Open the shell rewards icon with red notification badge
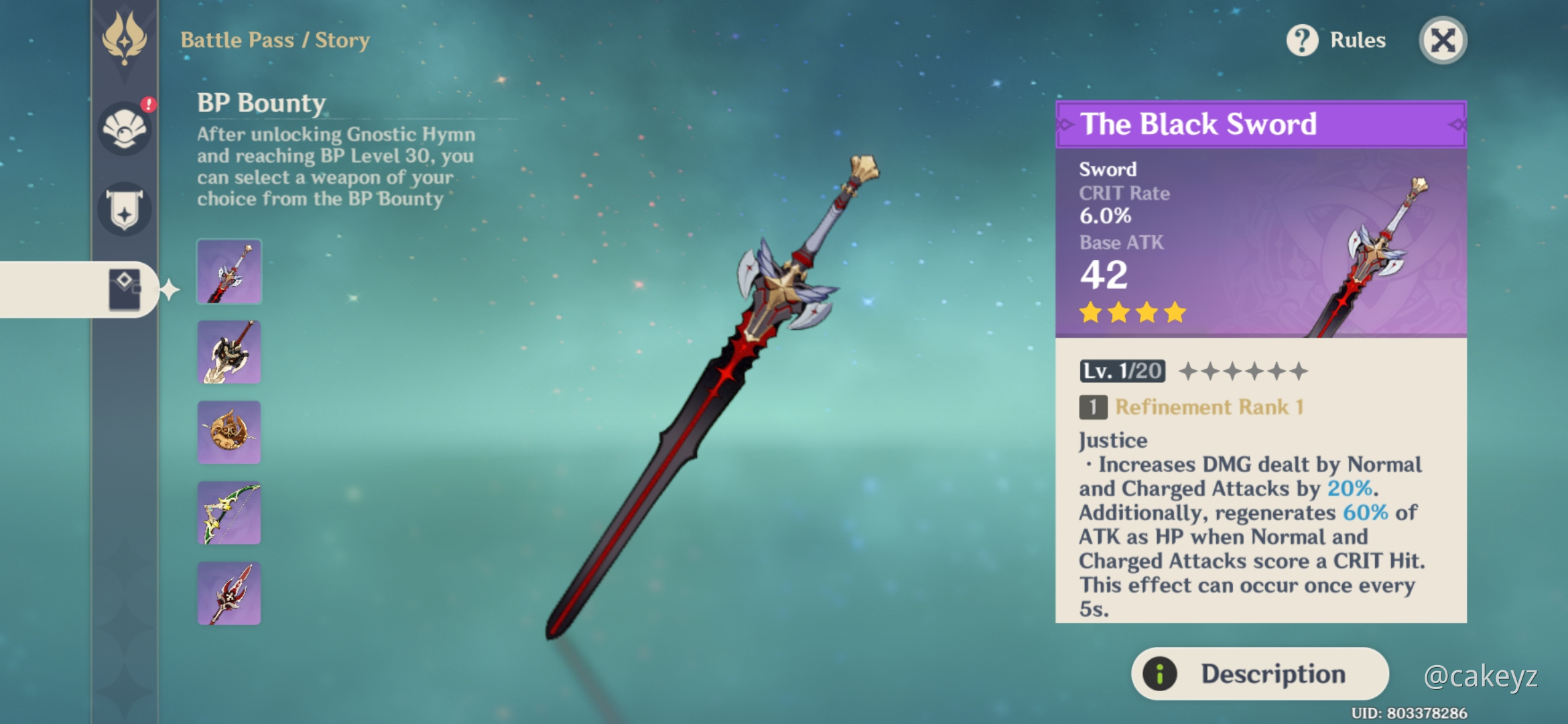The height and width of the screenshot is (724, 1568). (x=125, y=129)
